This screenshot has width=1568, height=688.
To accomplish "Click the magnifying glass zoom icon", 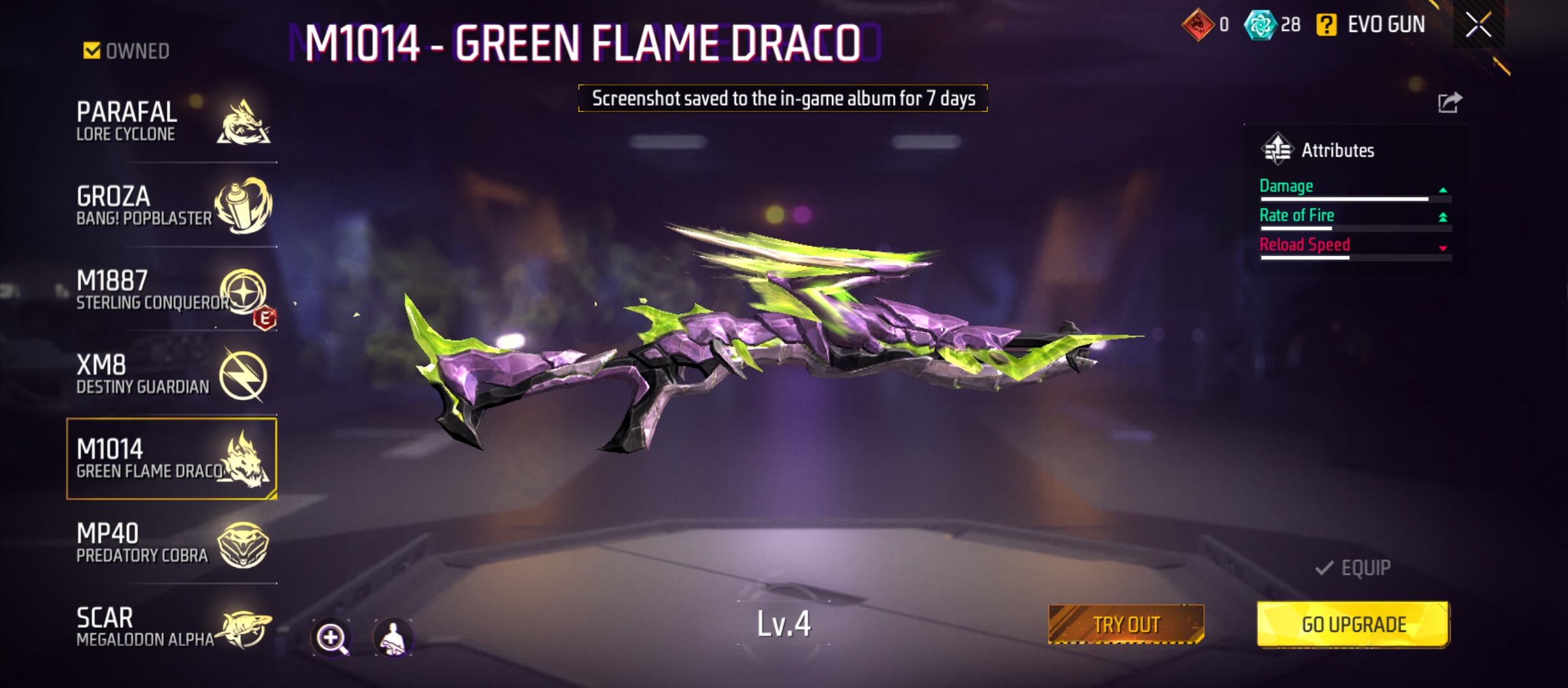I will click(331, 637).
